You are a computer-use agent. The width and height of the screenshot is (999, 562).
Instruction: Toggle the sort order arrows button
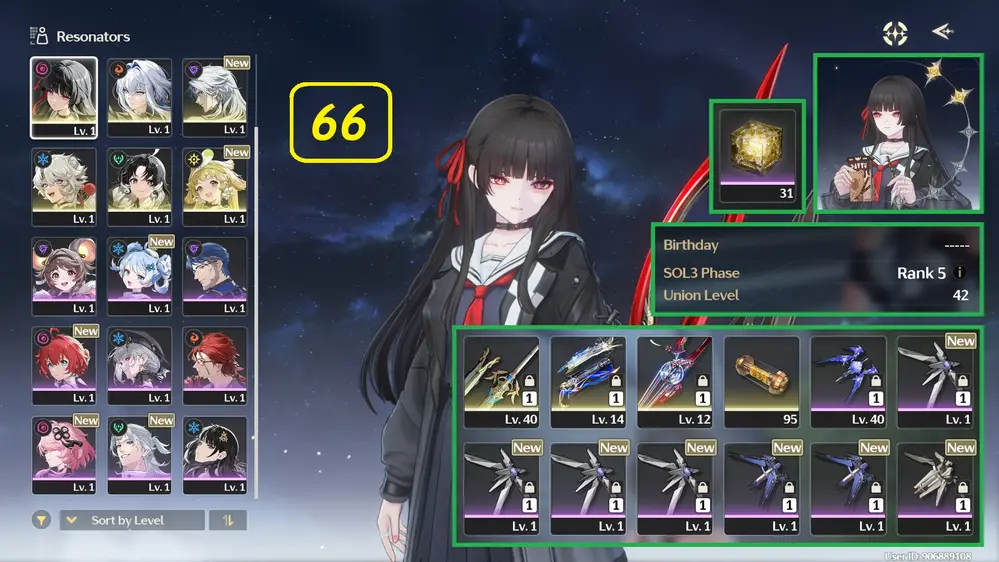tap(228, 520)
